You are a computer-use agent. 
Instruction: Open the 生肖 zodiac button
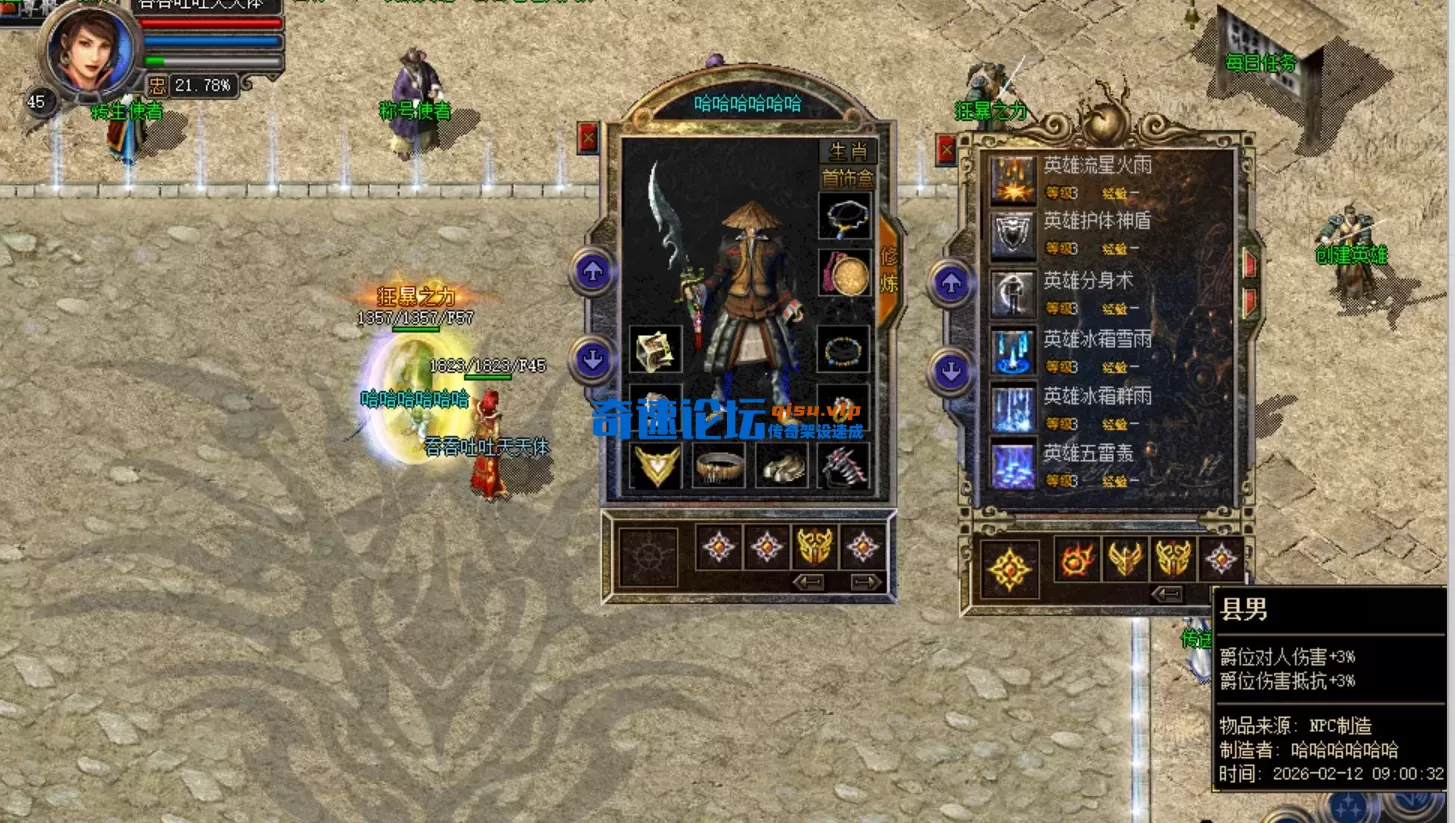pyautogui.click(x=848, y=151)
